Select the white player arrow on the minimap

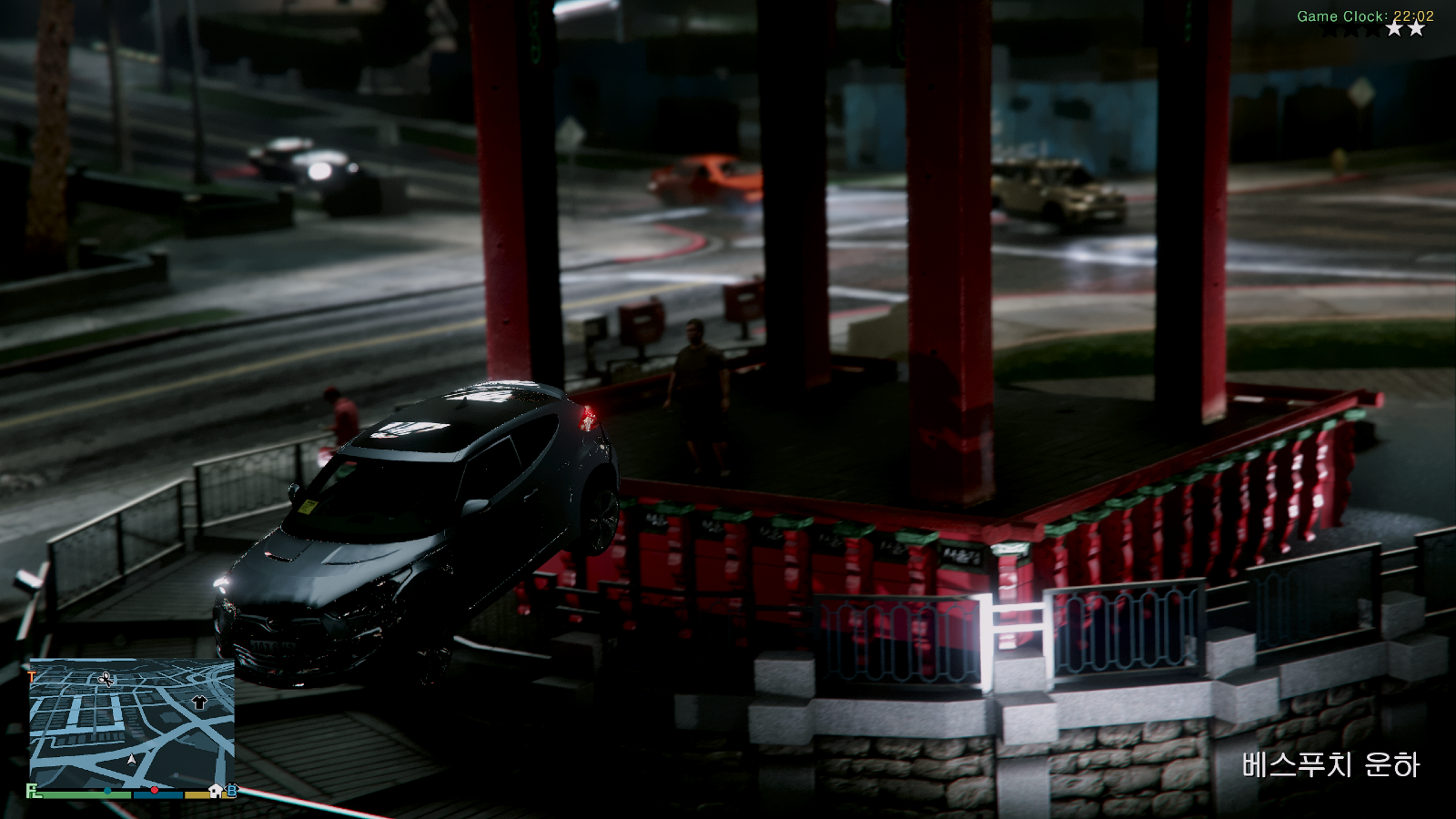point(132,759)
